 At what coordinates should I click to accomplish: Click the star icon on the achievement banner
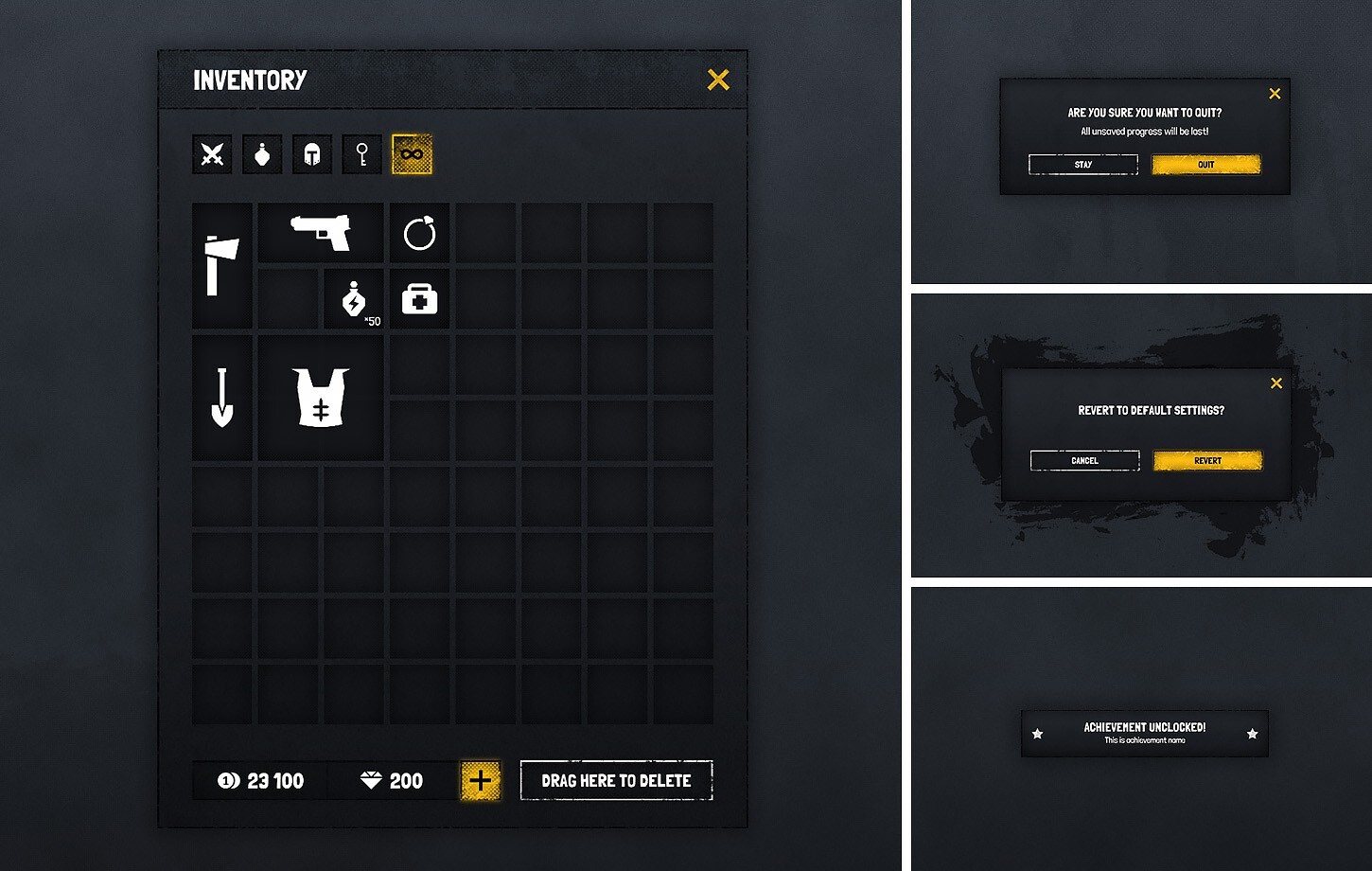[x=1039, y=733]
